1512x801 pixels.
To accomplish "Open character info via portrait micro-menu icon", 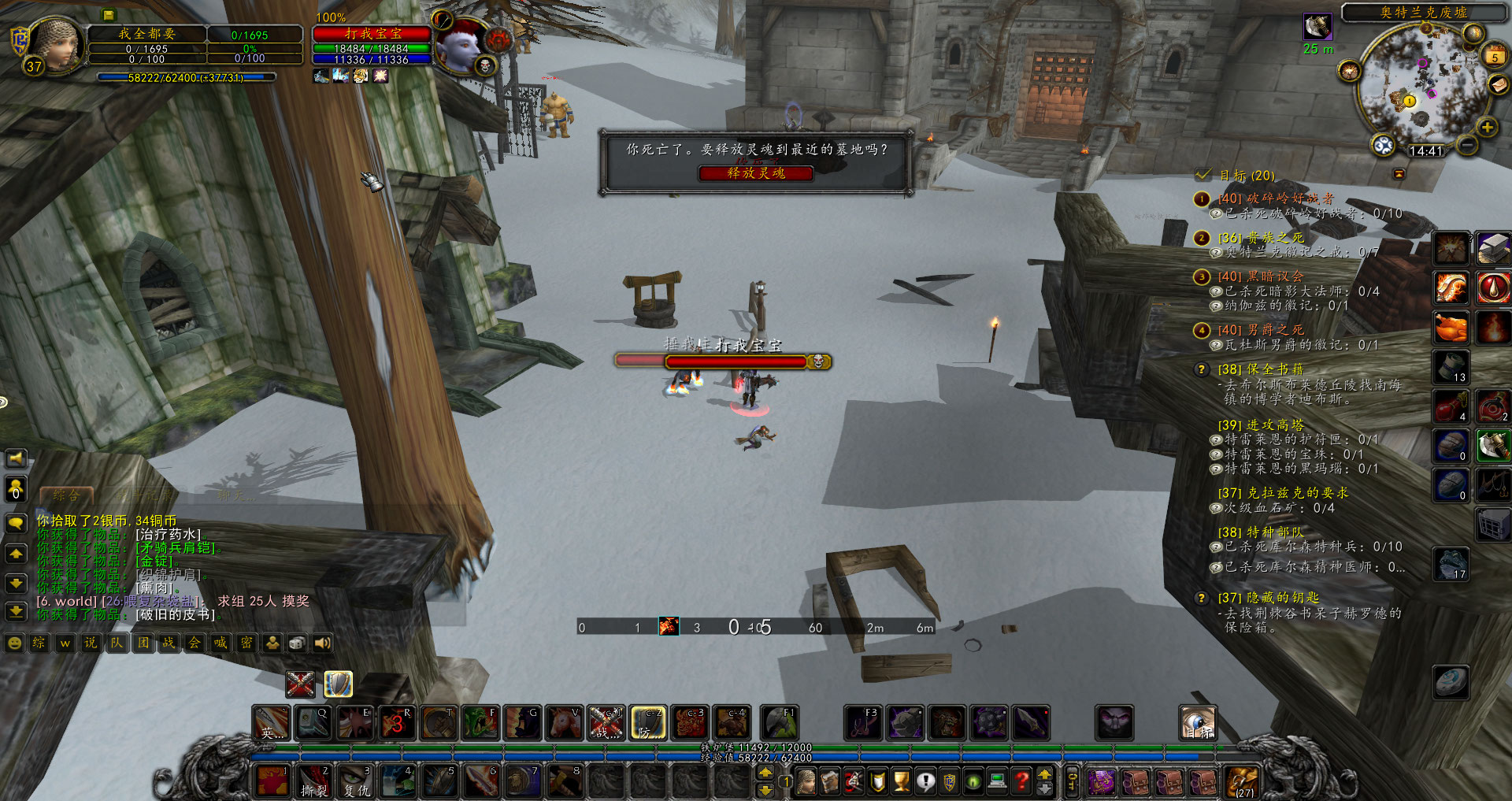I will point(806,782).
